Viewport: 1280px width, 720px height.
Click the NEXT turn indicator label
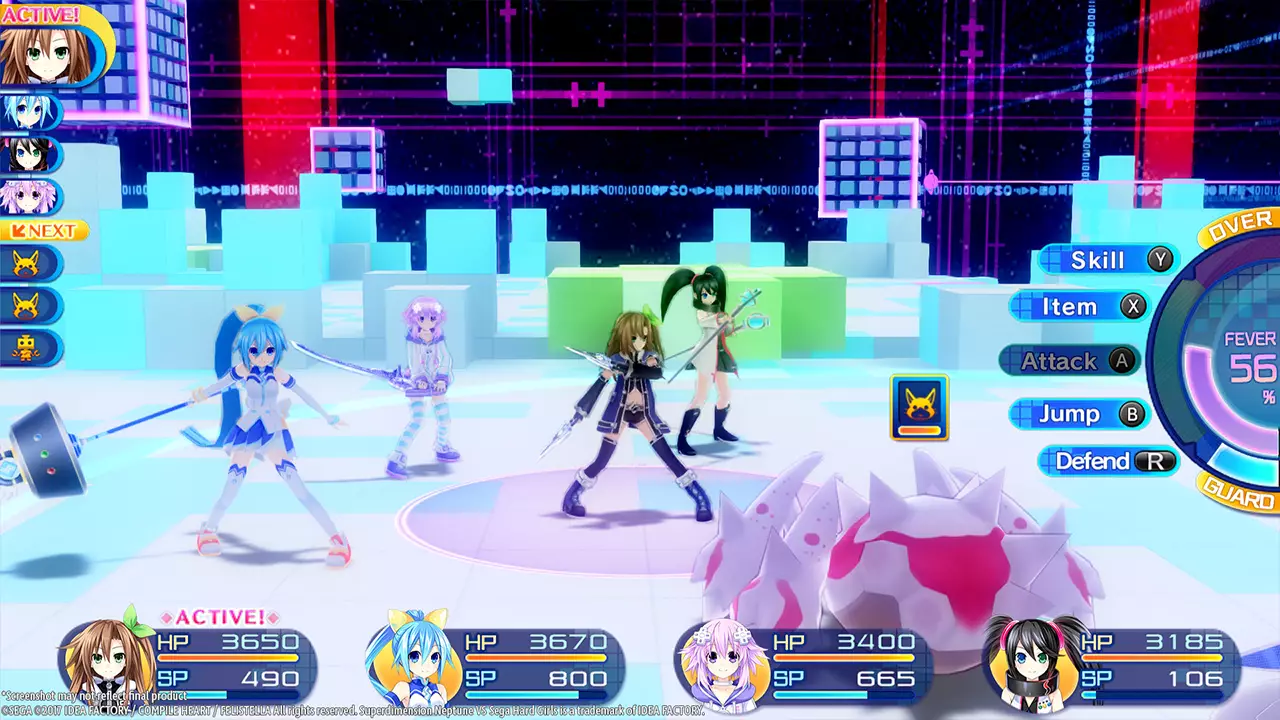point(42,230)
